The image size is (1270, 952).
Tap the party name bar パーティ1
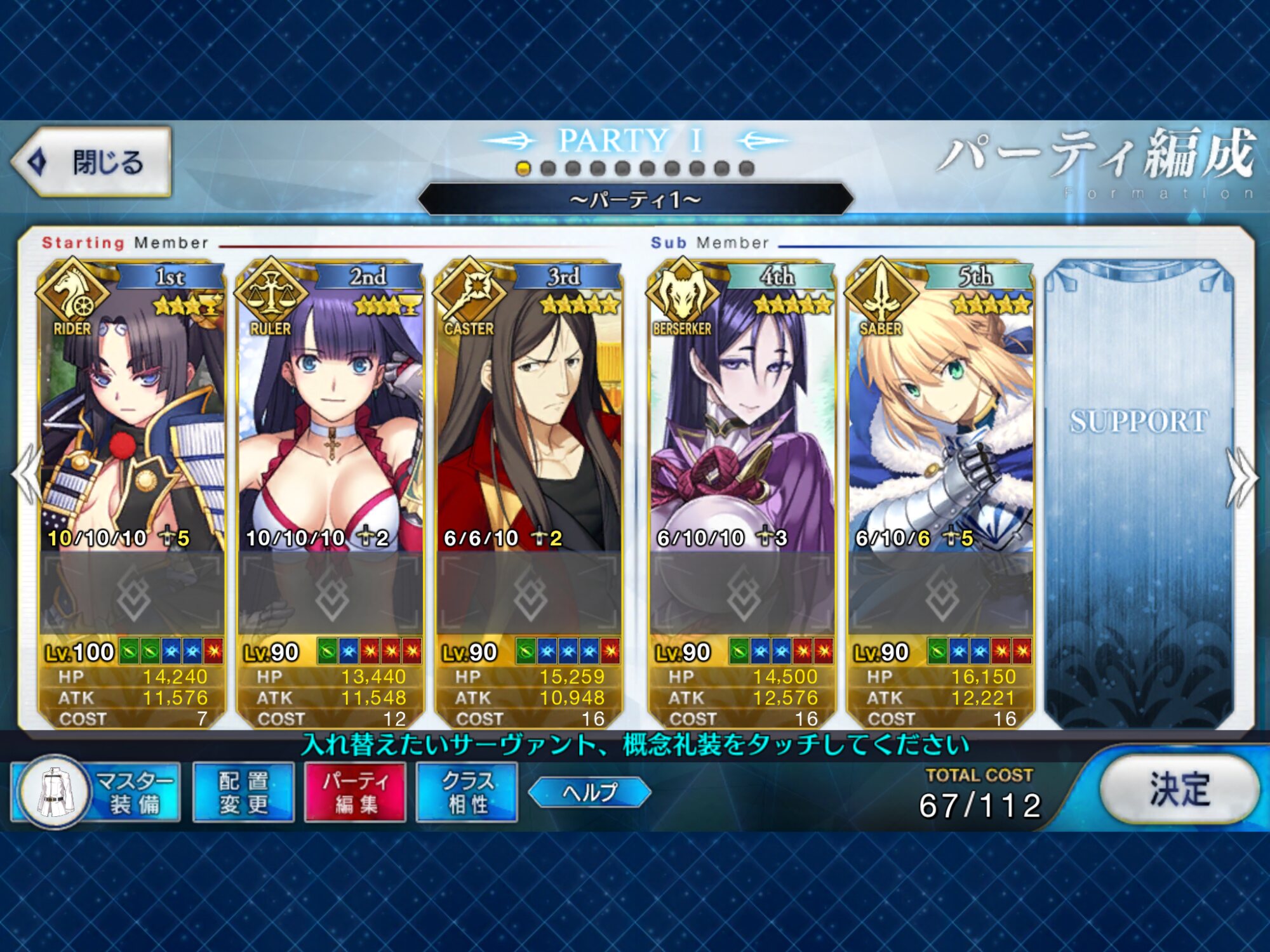(635, 200)
